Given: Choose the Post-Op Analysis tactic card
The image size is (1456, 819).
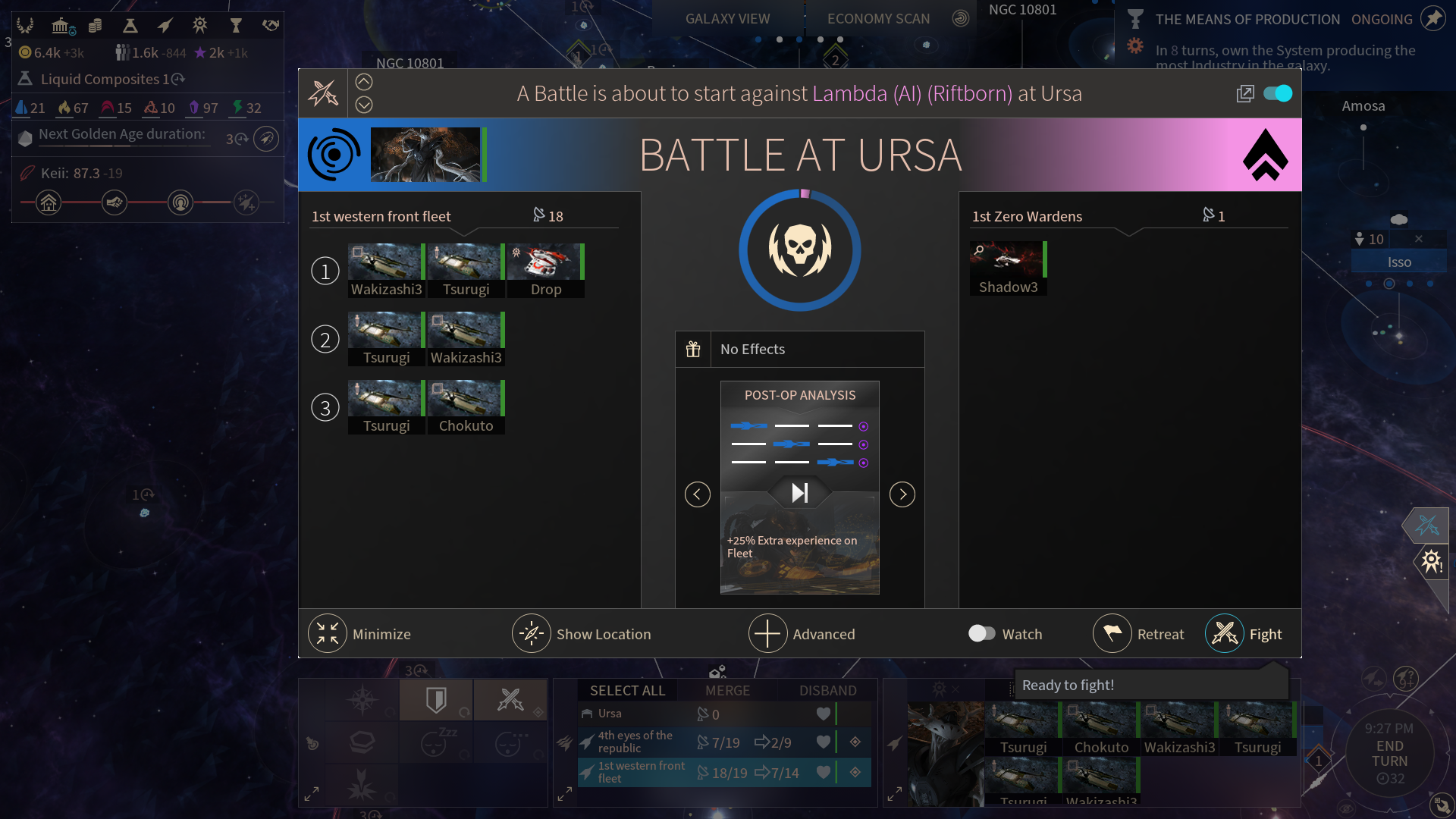Looking at the screenshot, I should click(x=800, y=487).
